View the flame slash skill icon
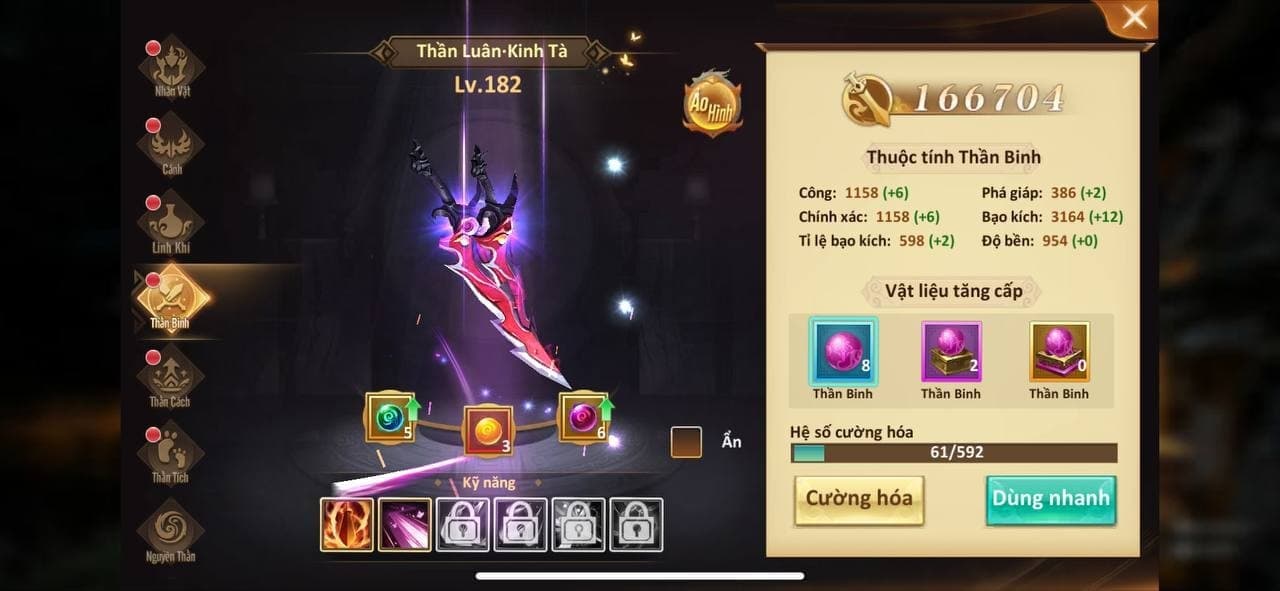The image size is (1280, 591). [347, 525]
